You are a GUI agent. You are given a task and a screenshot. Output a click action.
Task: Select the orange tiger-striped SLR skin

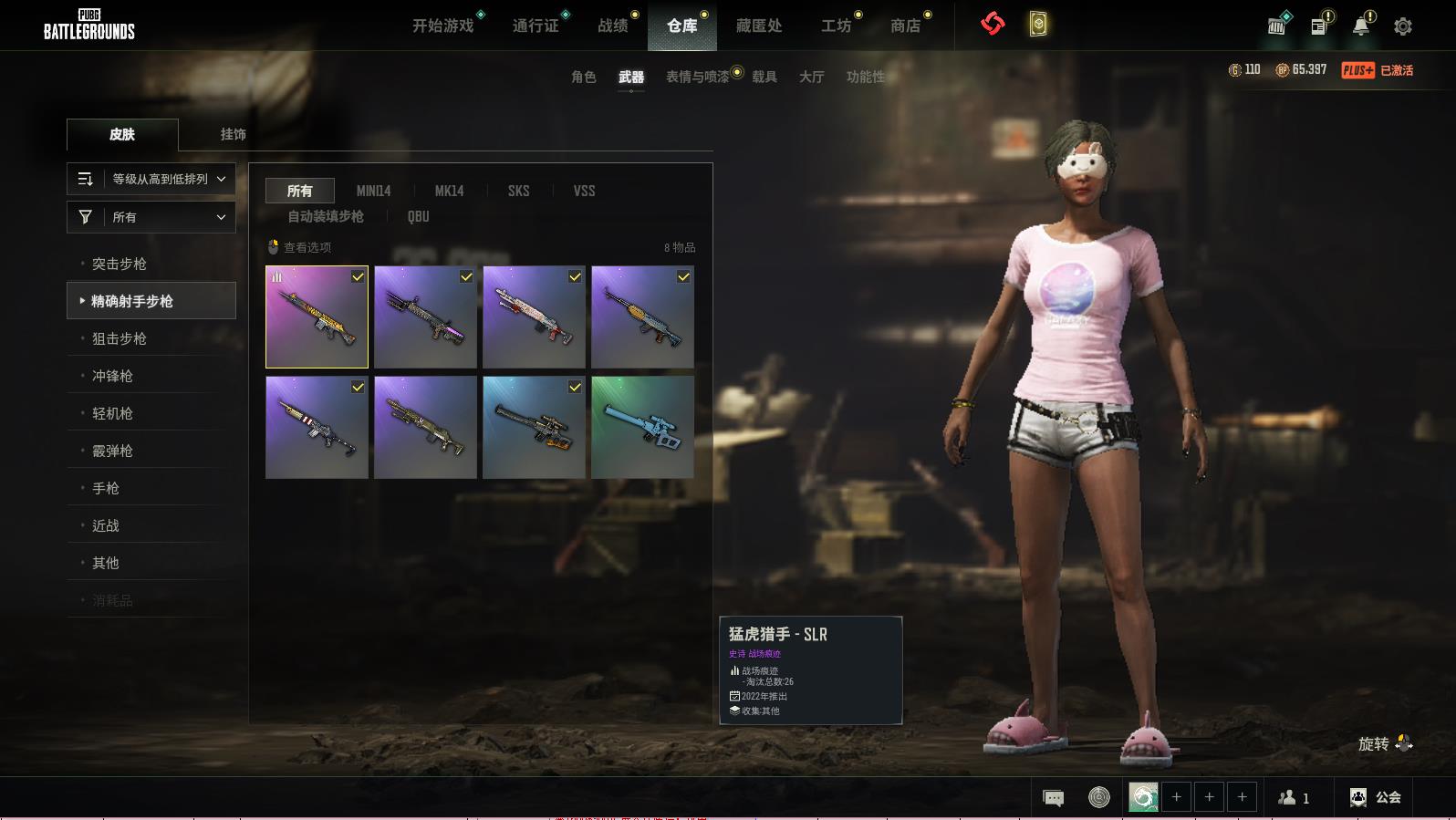click(x=317, y=317)
